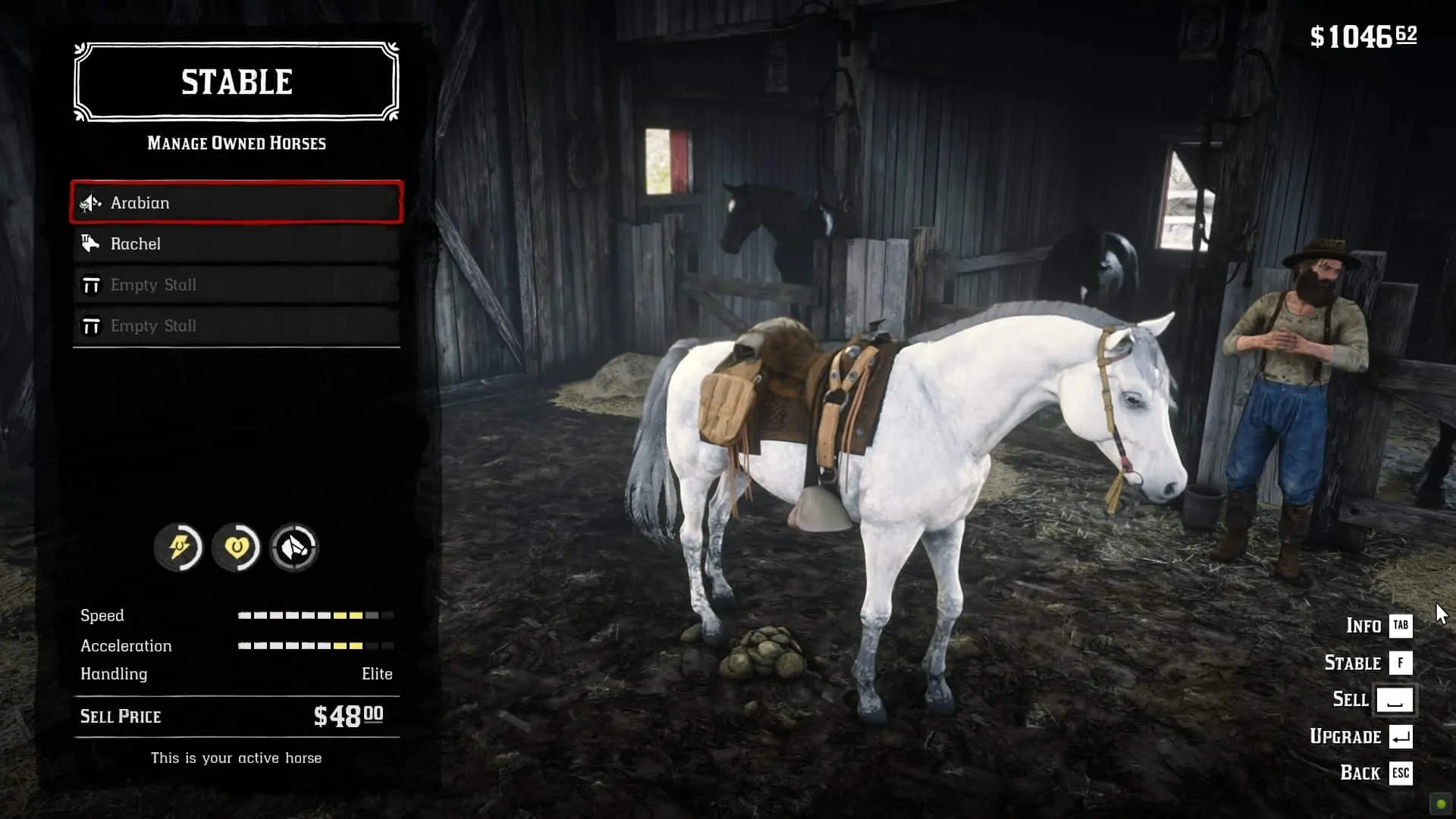This screenshot has width=1456, height=819.
Task: Open the Upgrade option
Action: [1360, 736]
